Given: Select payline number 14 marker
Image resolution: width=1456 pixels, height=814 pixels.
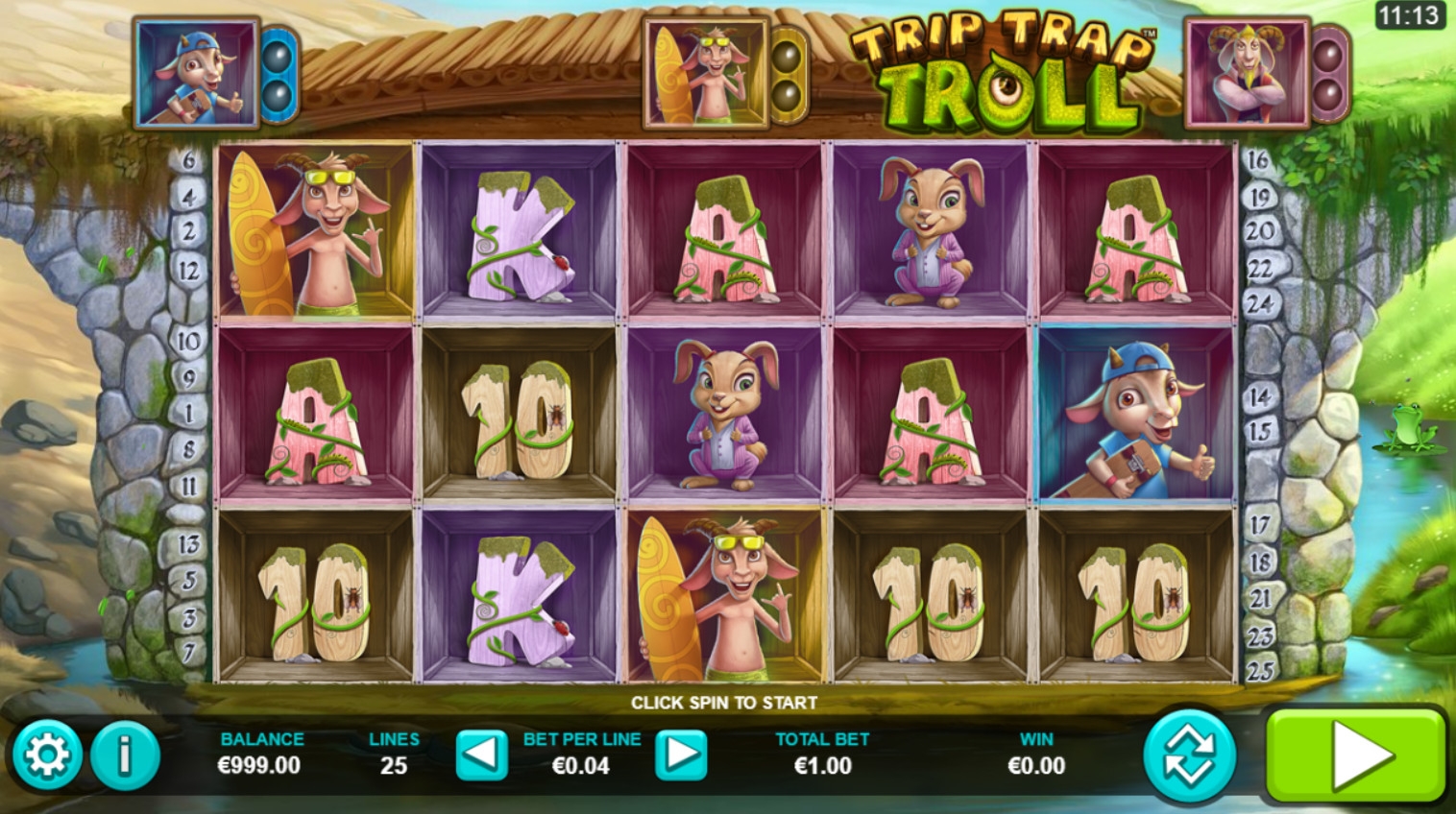Looking at the screenshot, I should pos(1260,395).
